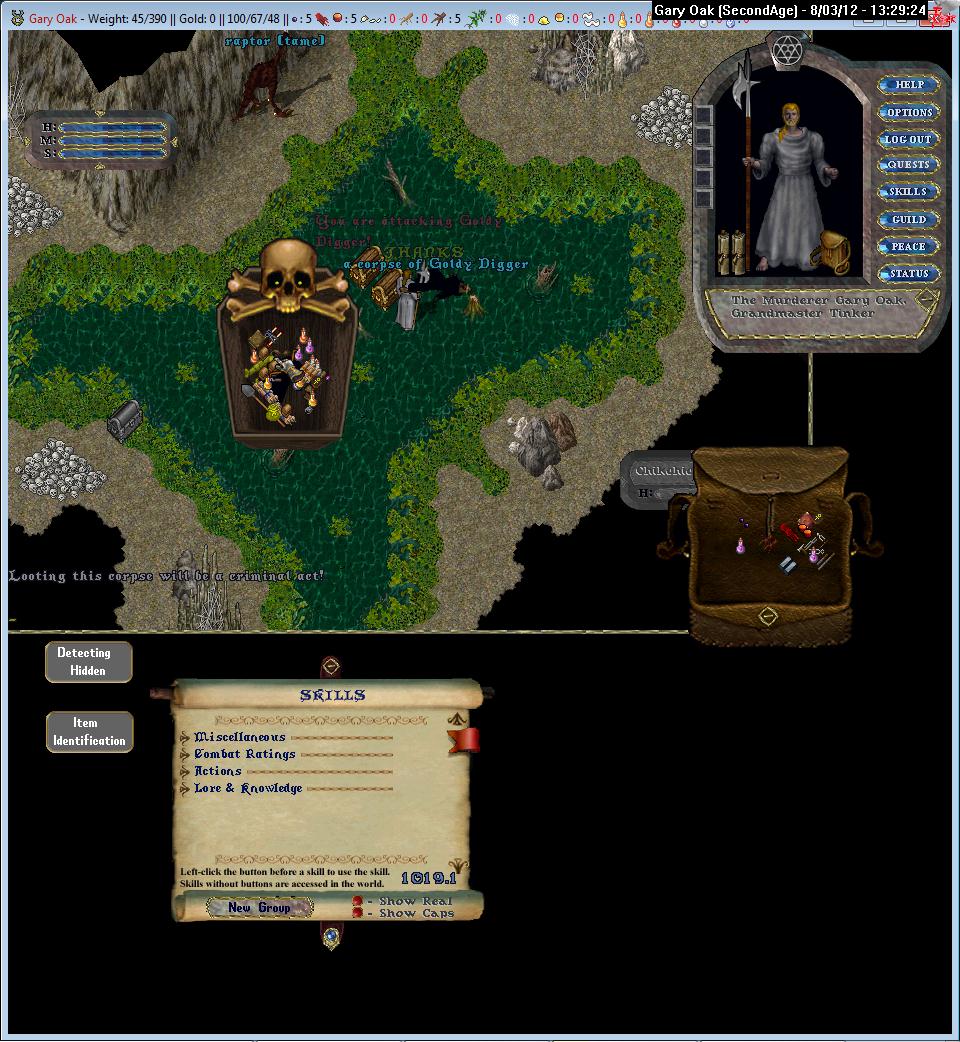Toggle Show Real skill values

(x=357, y=901)
